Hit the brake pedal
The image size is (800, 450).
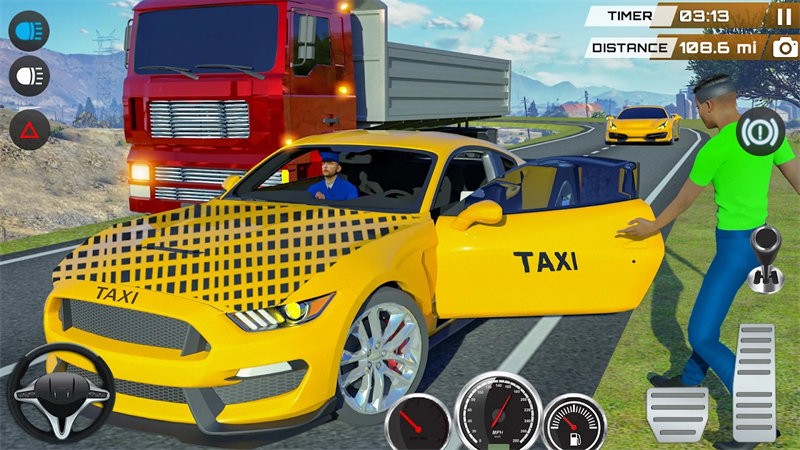click(677, 411)
